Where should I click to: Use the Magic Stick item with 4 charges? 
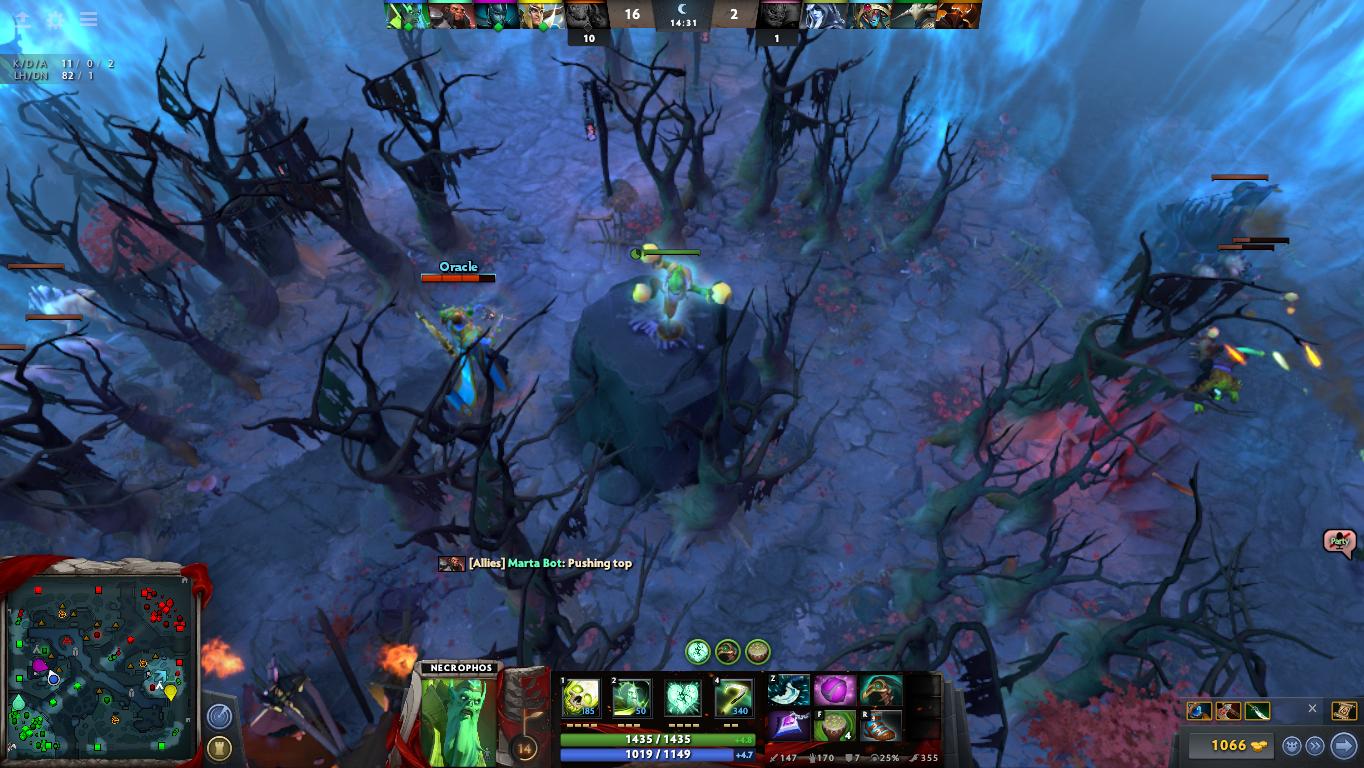pyautogui.click(x=834, y=726)
